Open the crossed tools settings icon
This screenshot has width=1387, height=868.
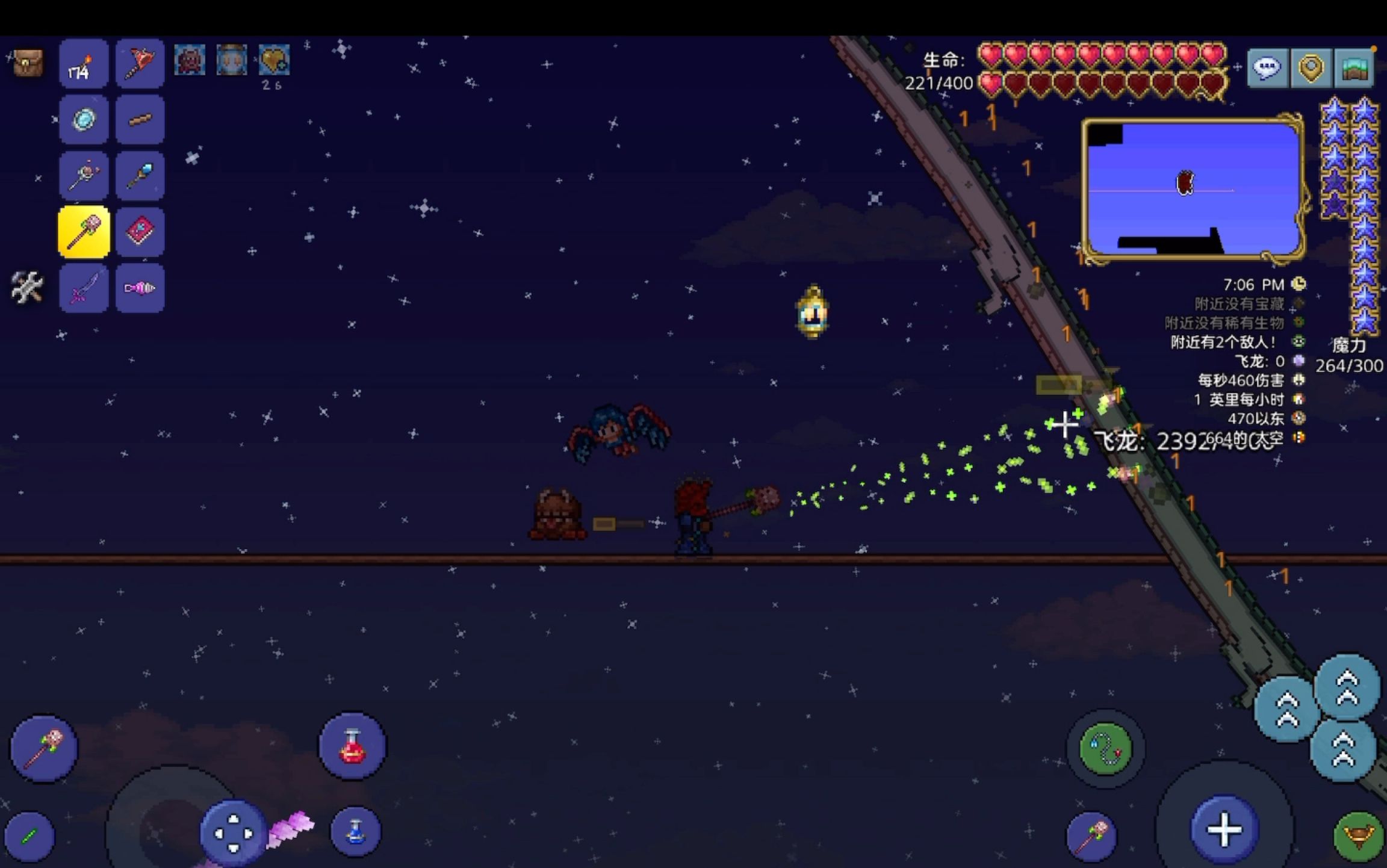(x=26, y=287)
